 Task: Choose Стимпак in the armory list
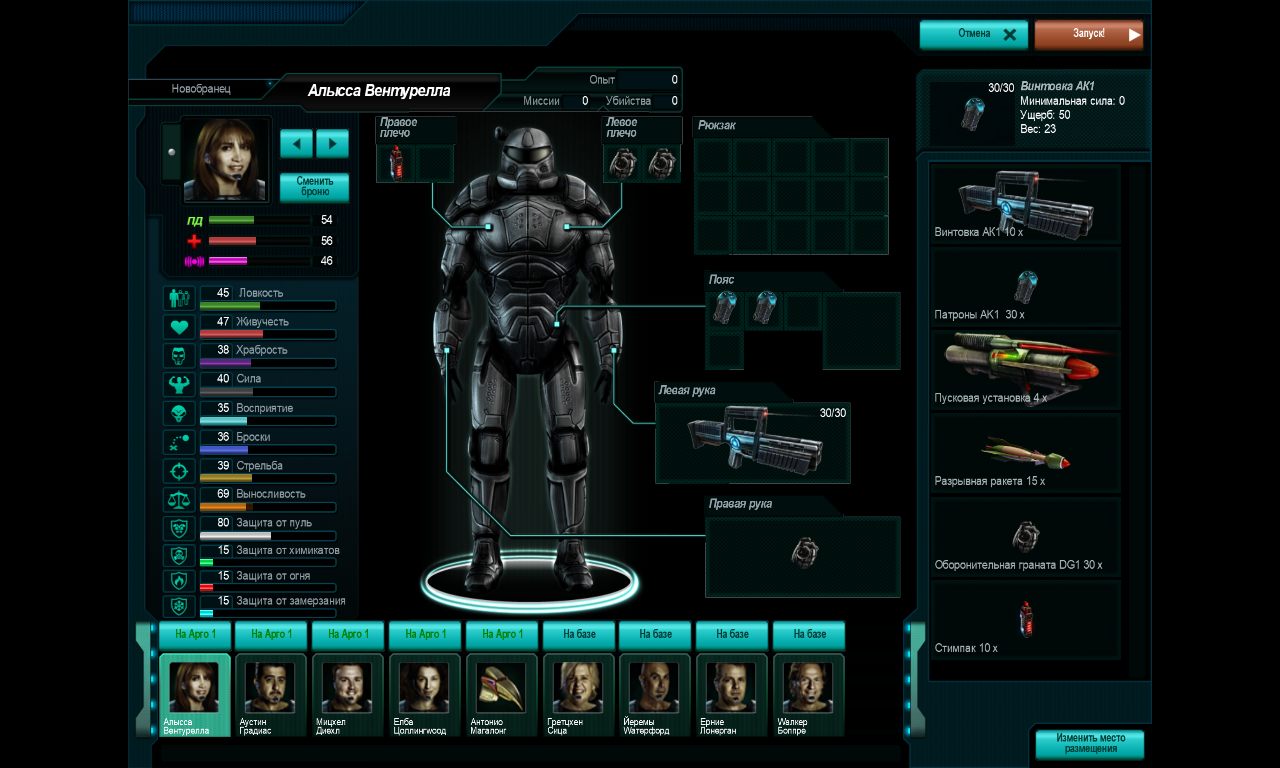click(1025, 622)
